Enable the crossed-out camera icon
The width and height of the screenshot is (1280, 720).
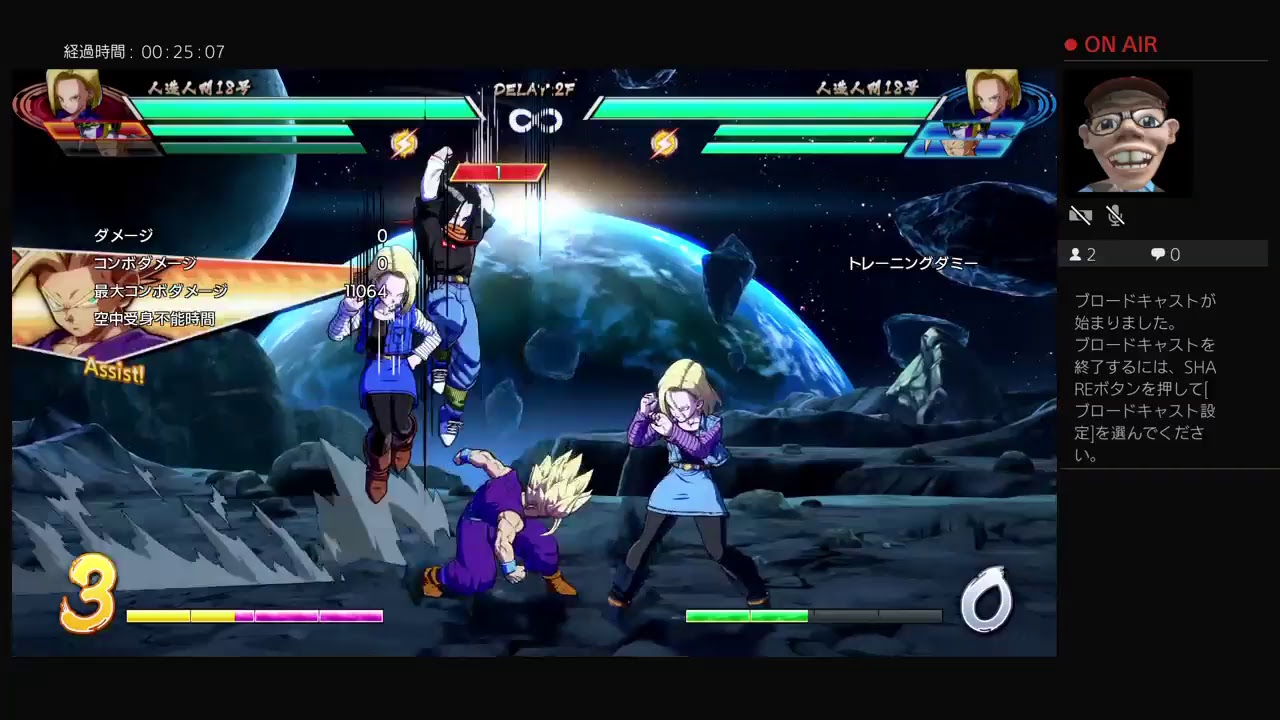point(1081,215)
